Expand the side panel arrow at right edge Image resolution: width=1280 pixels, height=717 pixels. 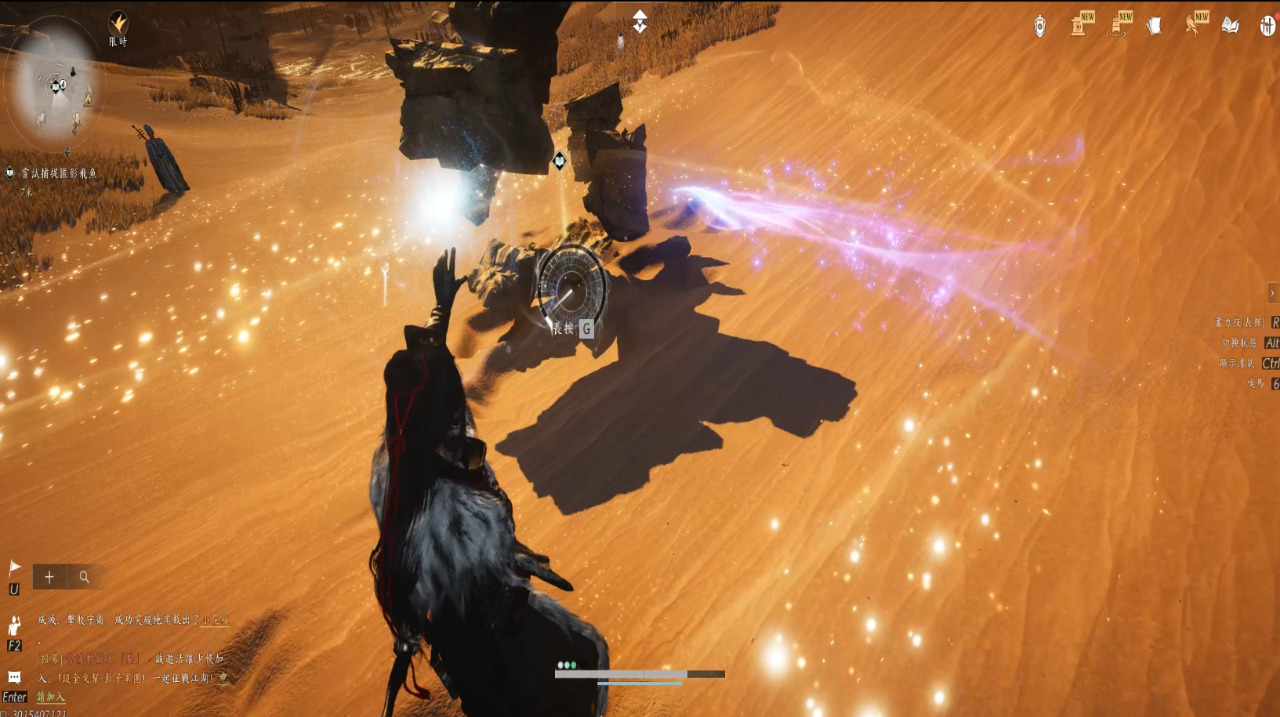coord(1272,292)
